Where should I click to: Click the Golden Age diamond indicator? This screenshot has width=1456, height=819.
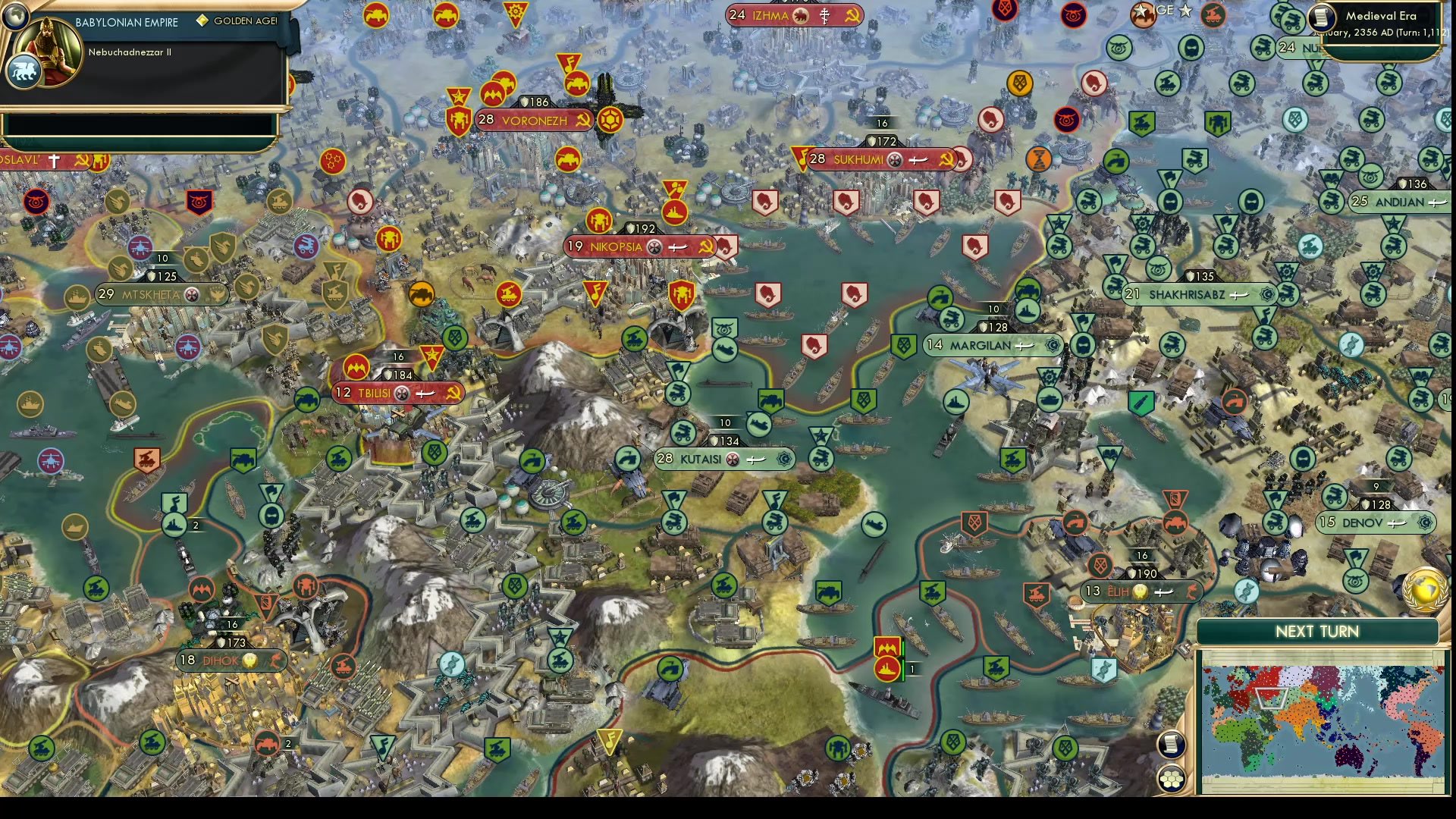(x=201, y=21)
